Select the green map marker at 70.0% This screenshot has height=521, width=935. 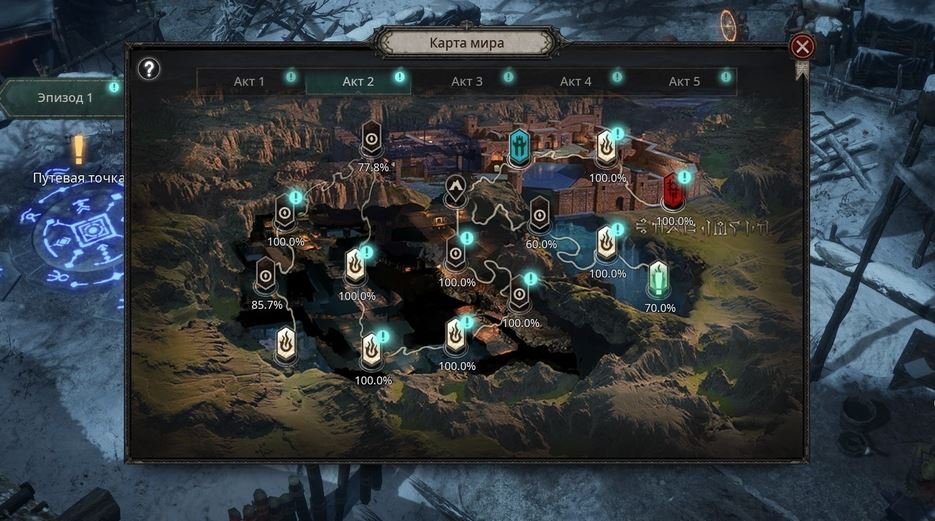click(x=658, y=278)
